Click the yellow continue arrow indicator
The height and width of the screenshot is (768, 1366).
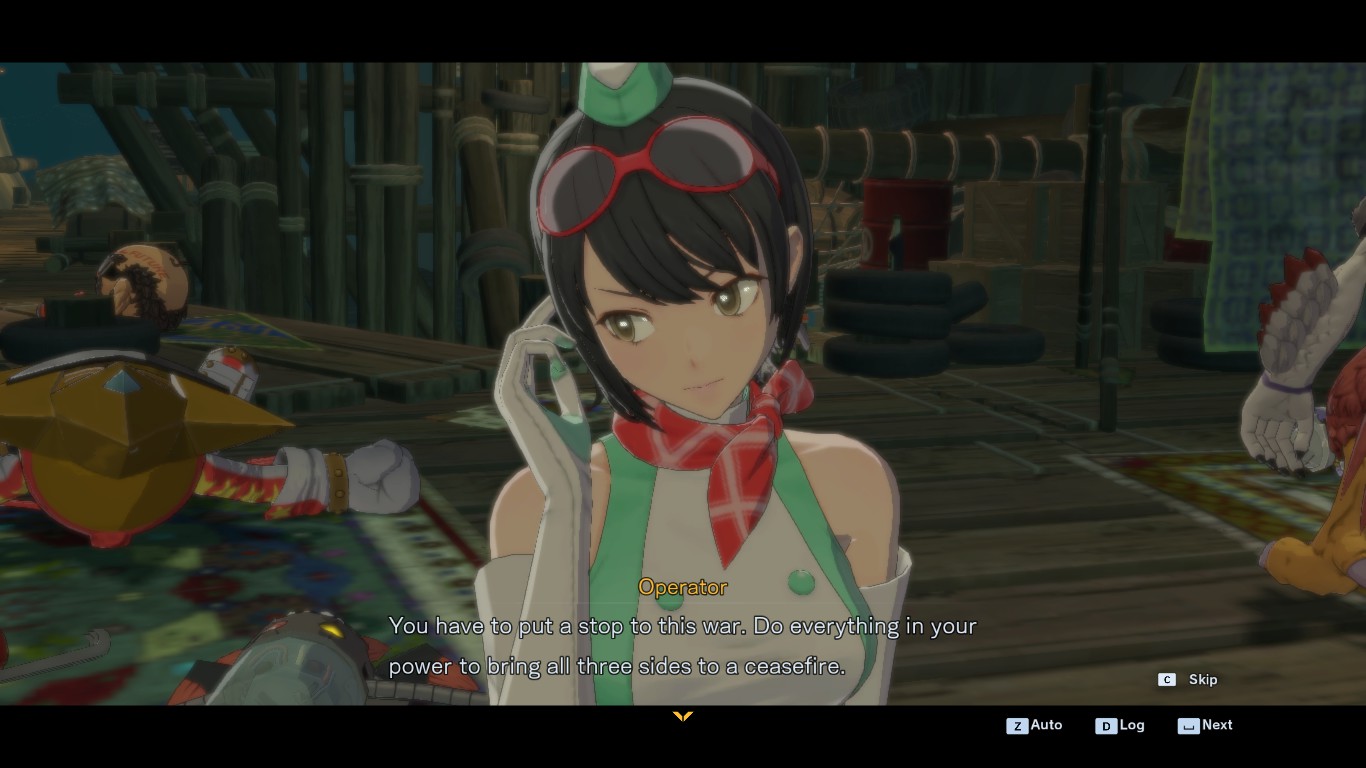pyautogui.click(x=683, y=716)
